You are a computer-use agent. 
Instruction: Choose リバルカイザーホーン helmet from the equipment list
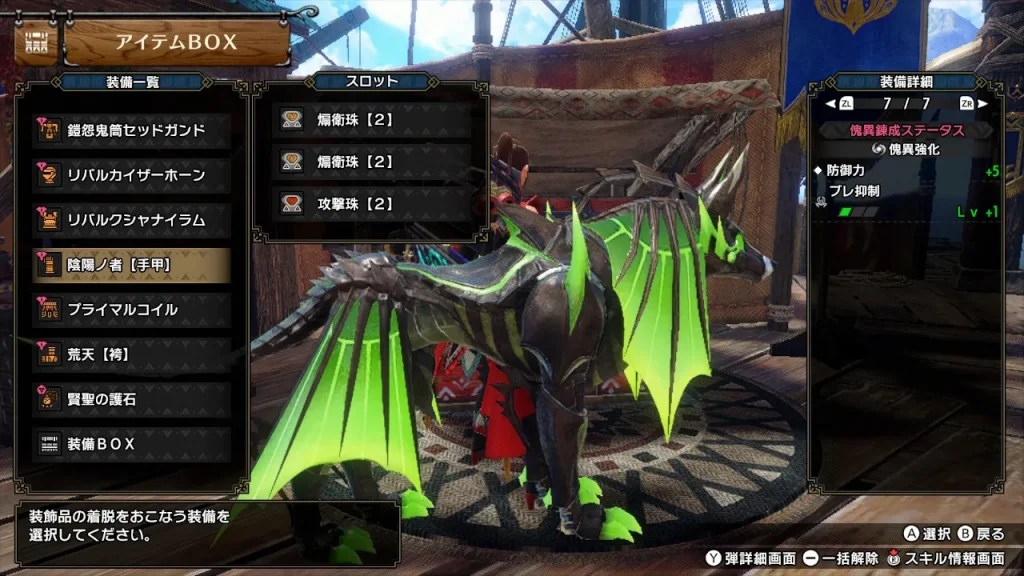(x=132, y=175)
